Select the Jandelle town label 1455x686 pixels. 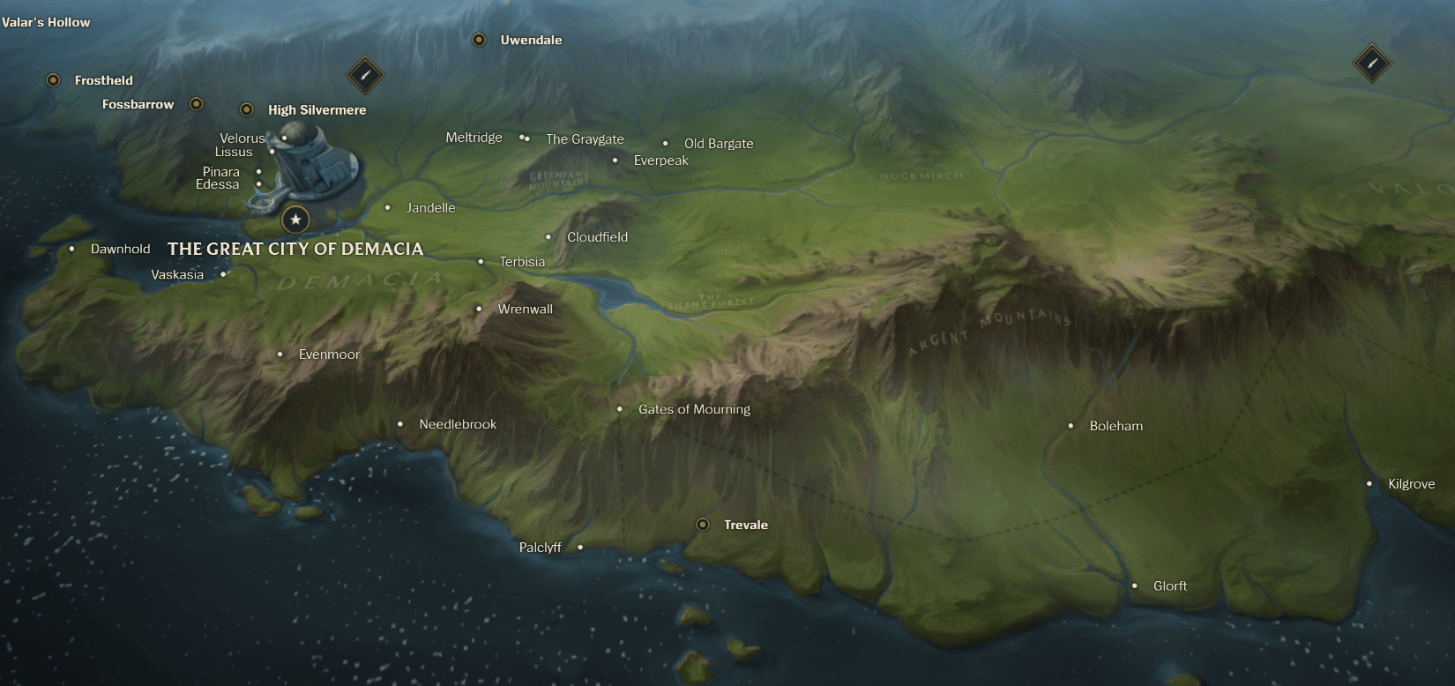click(x=430, y=208)
